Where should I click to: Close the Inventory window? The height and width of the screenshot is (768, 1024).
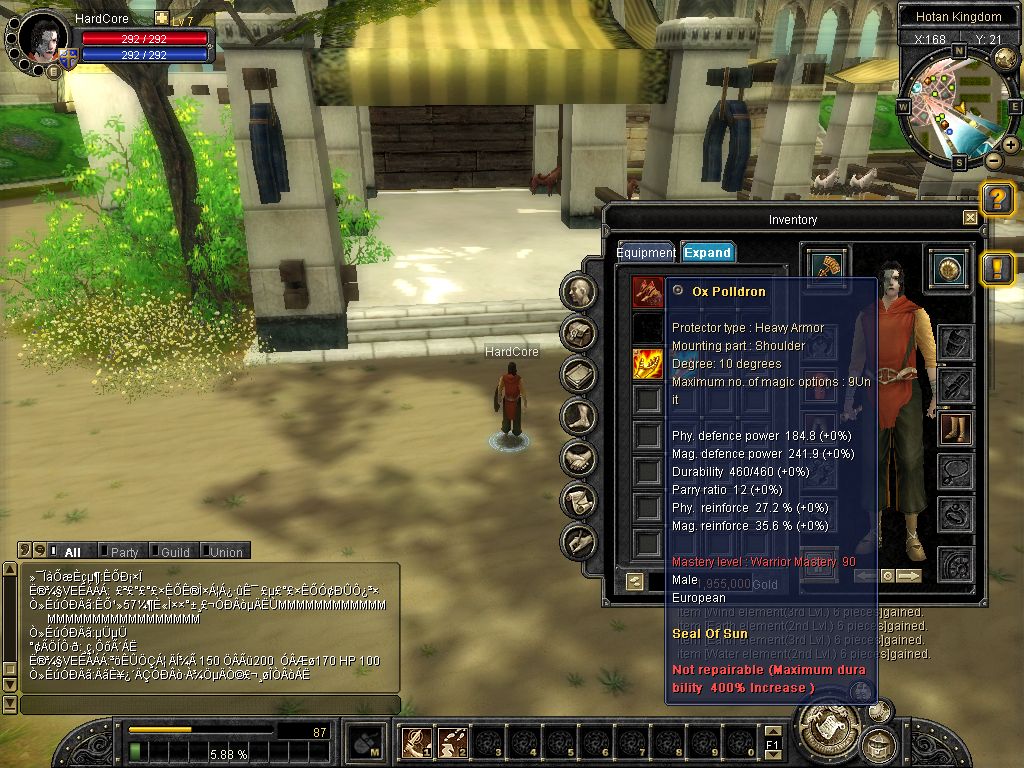(970, 218)
